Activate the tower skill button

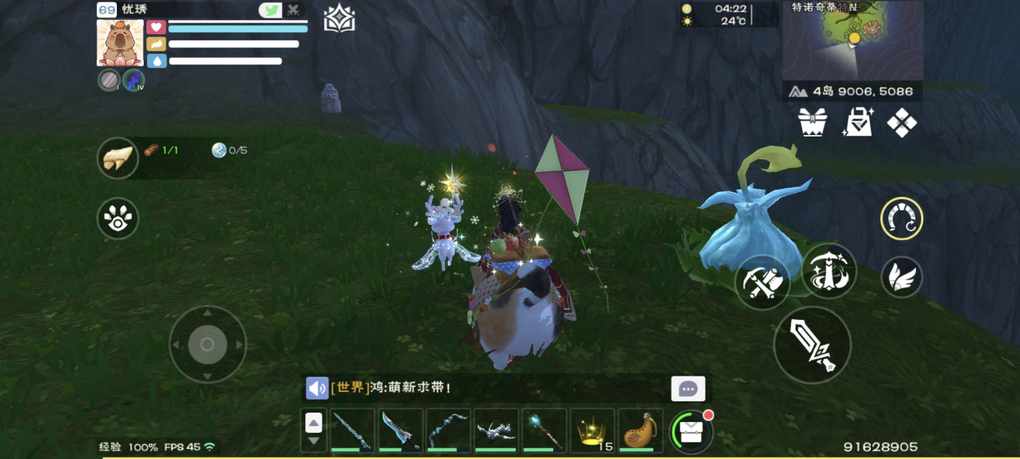tap(829, 271)
